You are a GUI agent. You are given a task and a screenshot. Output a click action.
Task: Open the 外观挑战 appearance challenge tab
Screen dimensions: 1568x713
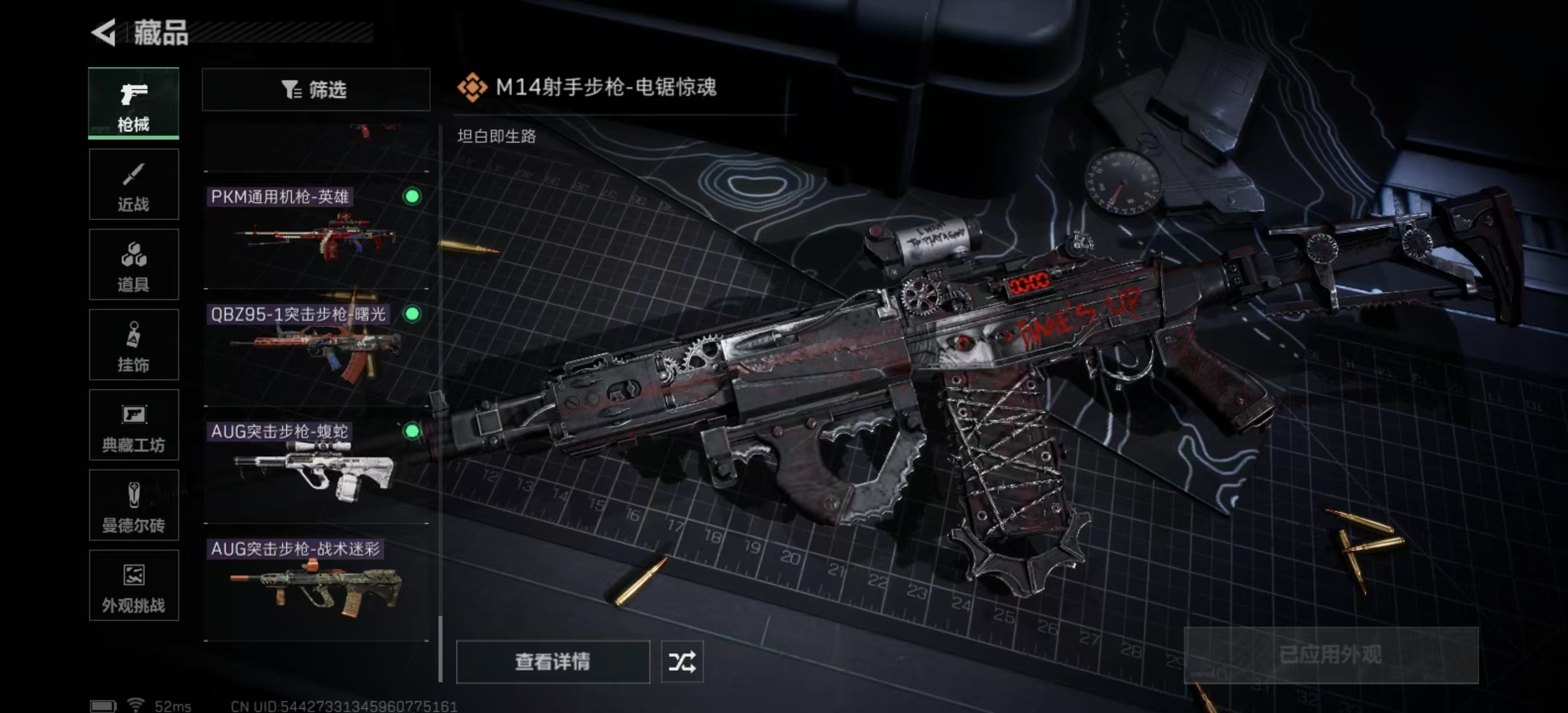pos(133,586)
